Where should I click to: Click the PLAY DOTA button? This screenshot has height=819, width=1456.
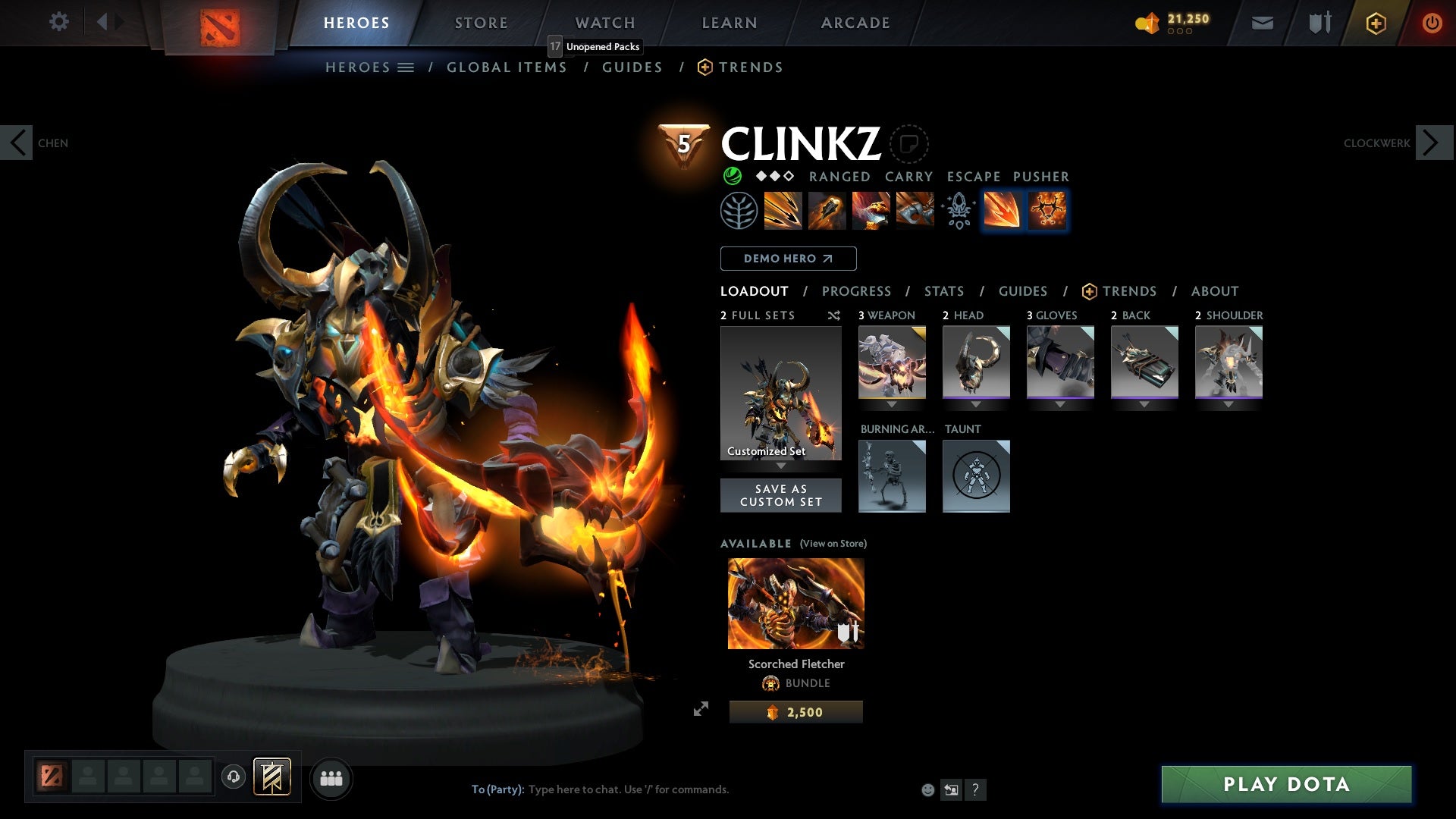[x=1286, y=785]
